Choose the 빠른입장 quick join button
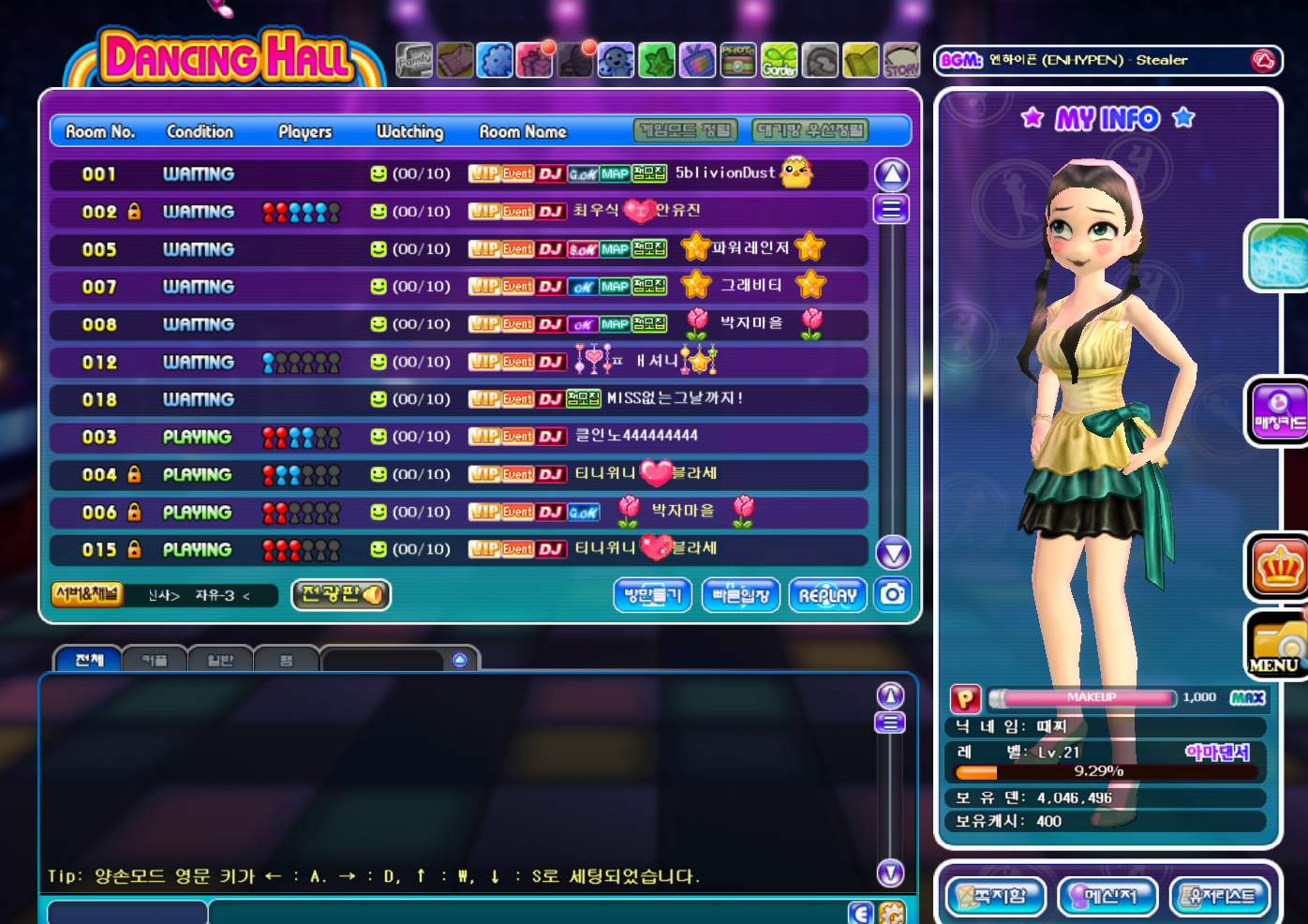1308x924 pixels. click(740, 595)
